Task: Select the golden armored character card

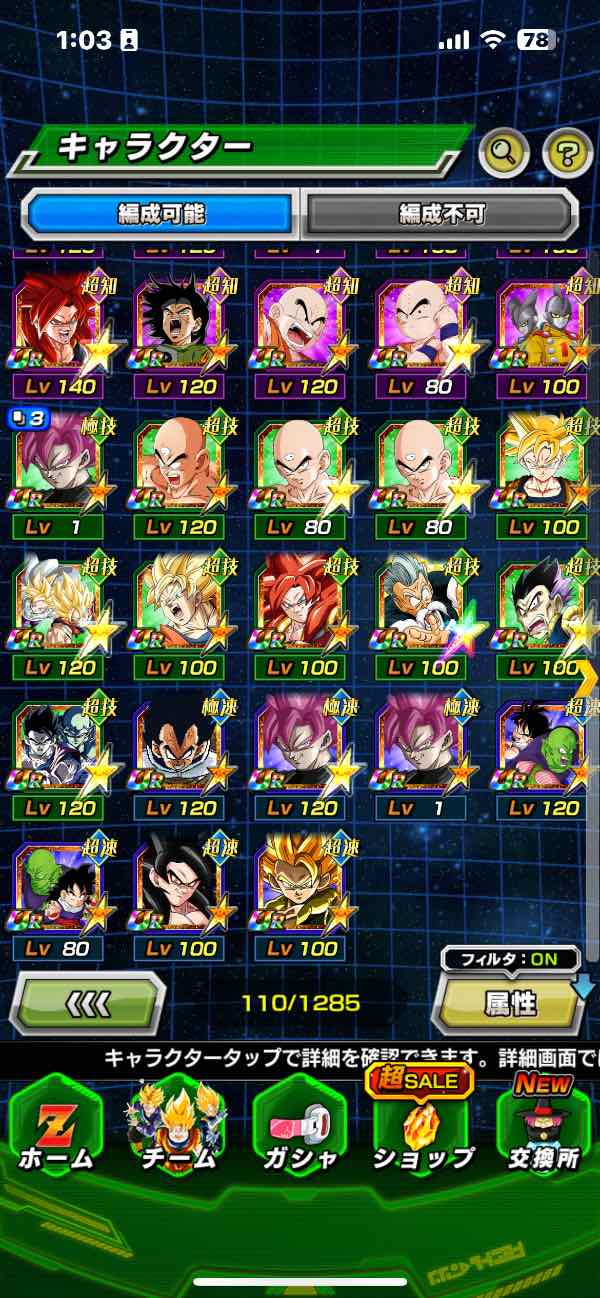Action: pos(302,895)
